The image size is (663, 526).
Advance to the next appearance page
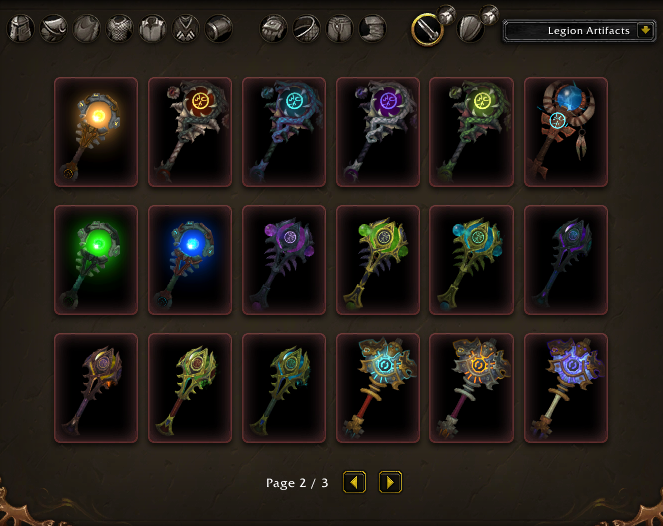390,483
